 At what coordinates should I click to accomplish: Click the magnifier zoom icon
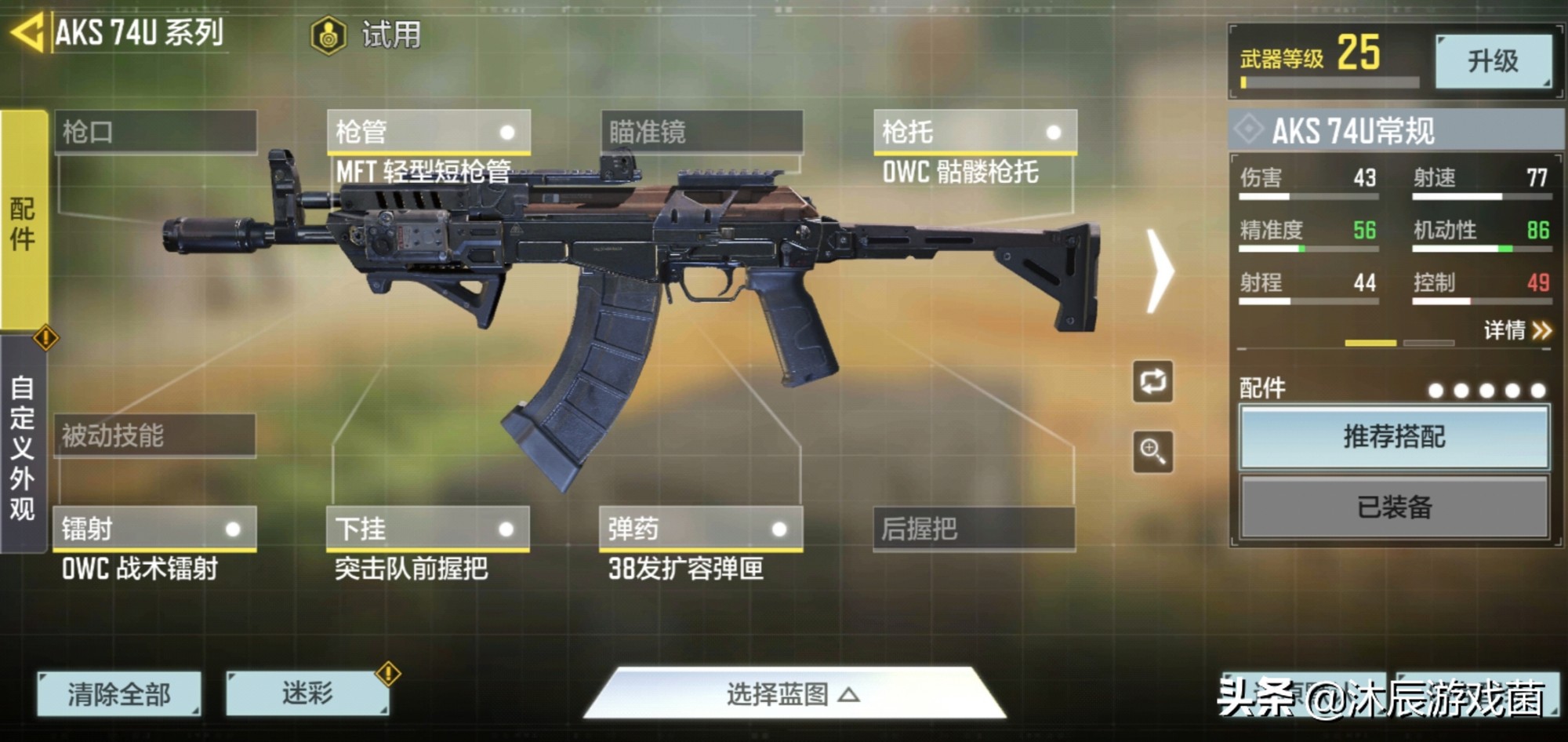tap(1152, 451)
